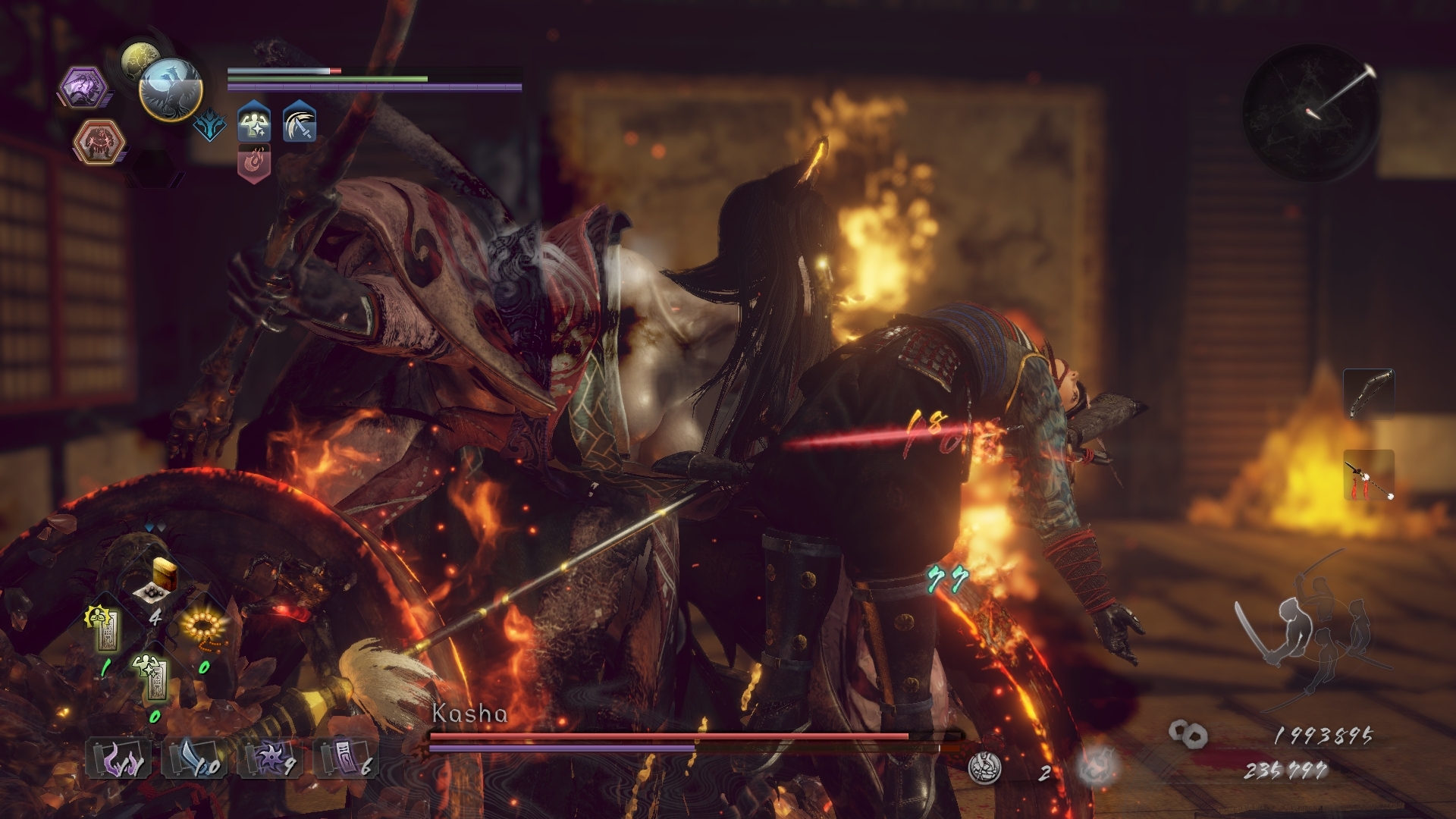This screenshot has width=1456, height=819.
Task: Select the bow ranged weapon slot
Action: tap(1369, 393)
